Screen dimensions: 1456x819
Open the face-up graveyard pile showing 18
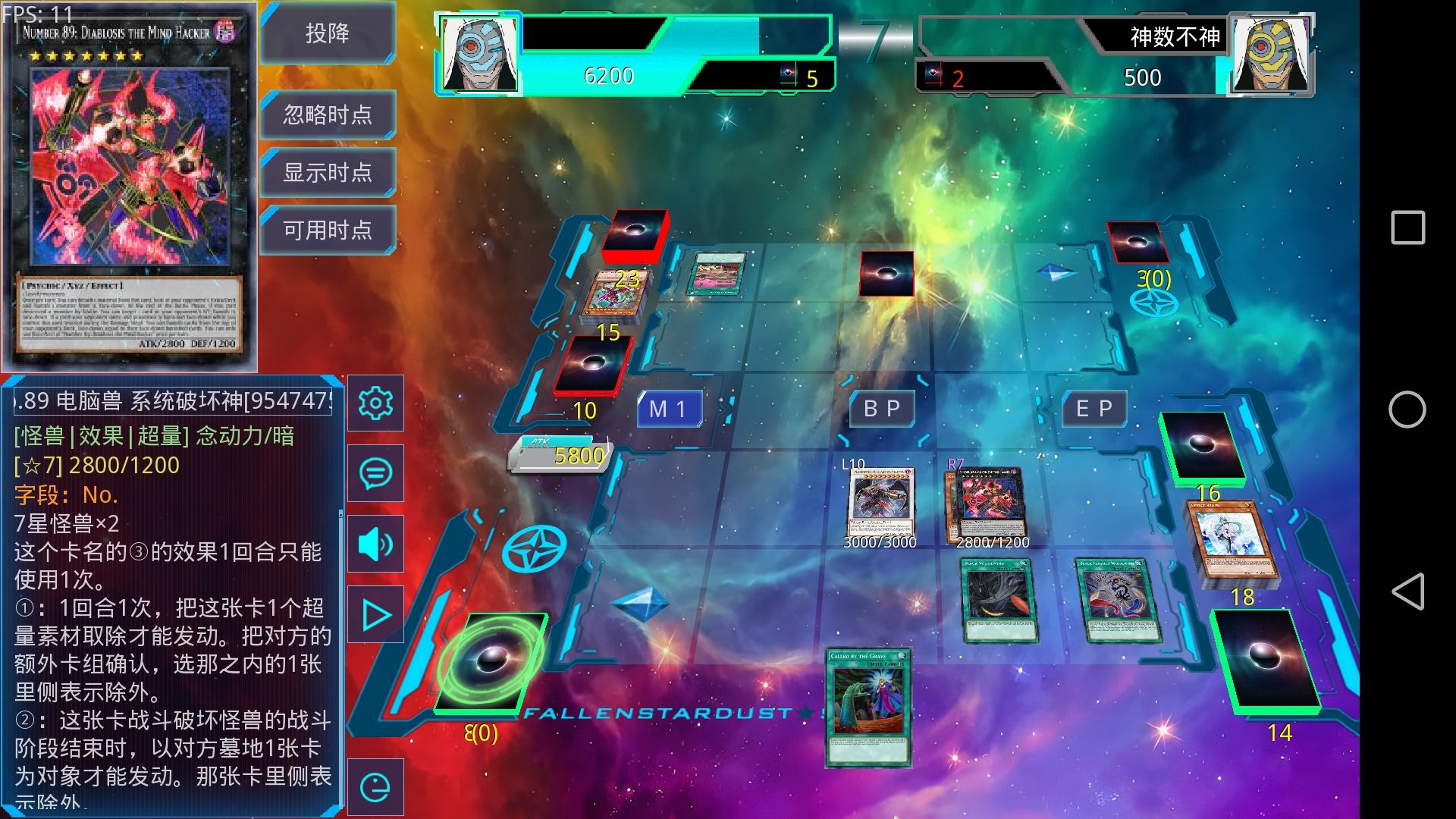point(1232,544)
